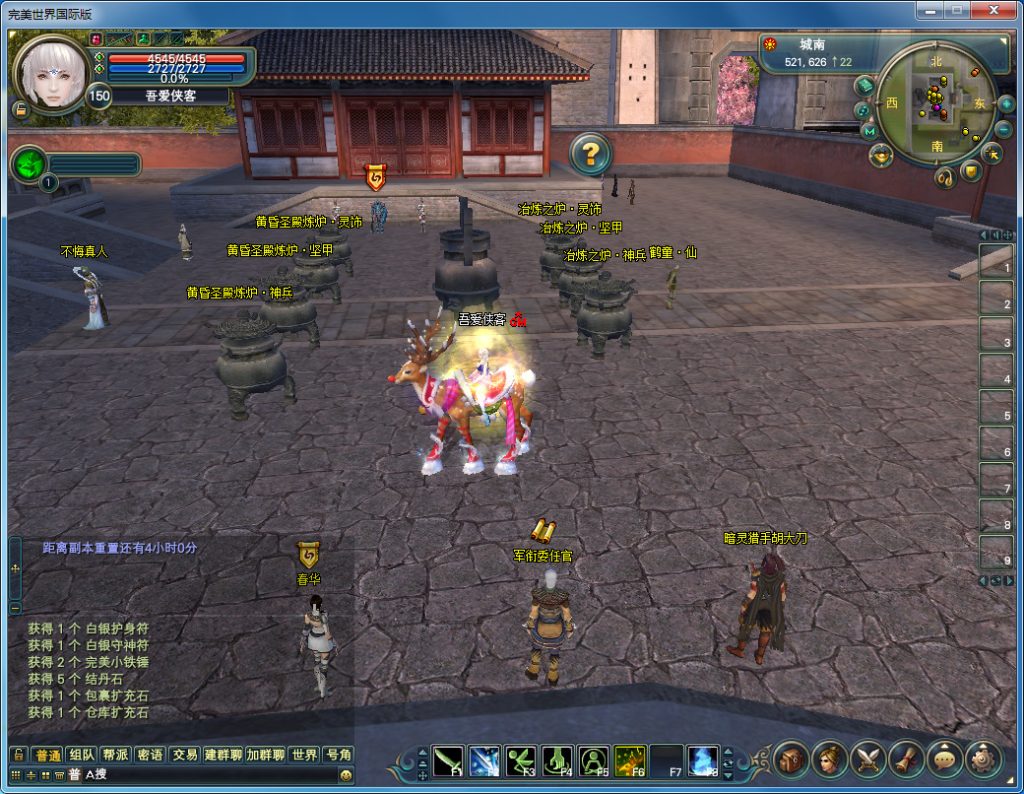Activate the F1 sword skill slot
Image resolution: width=1024 pixels, height=794 pixels.
(x=448, y=761)
